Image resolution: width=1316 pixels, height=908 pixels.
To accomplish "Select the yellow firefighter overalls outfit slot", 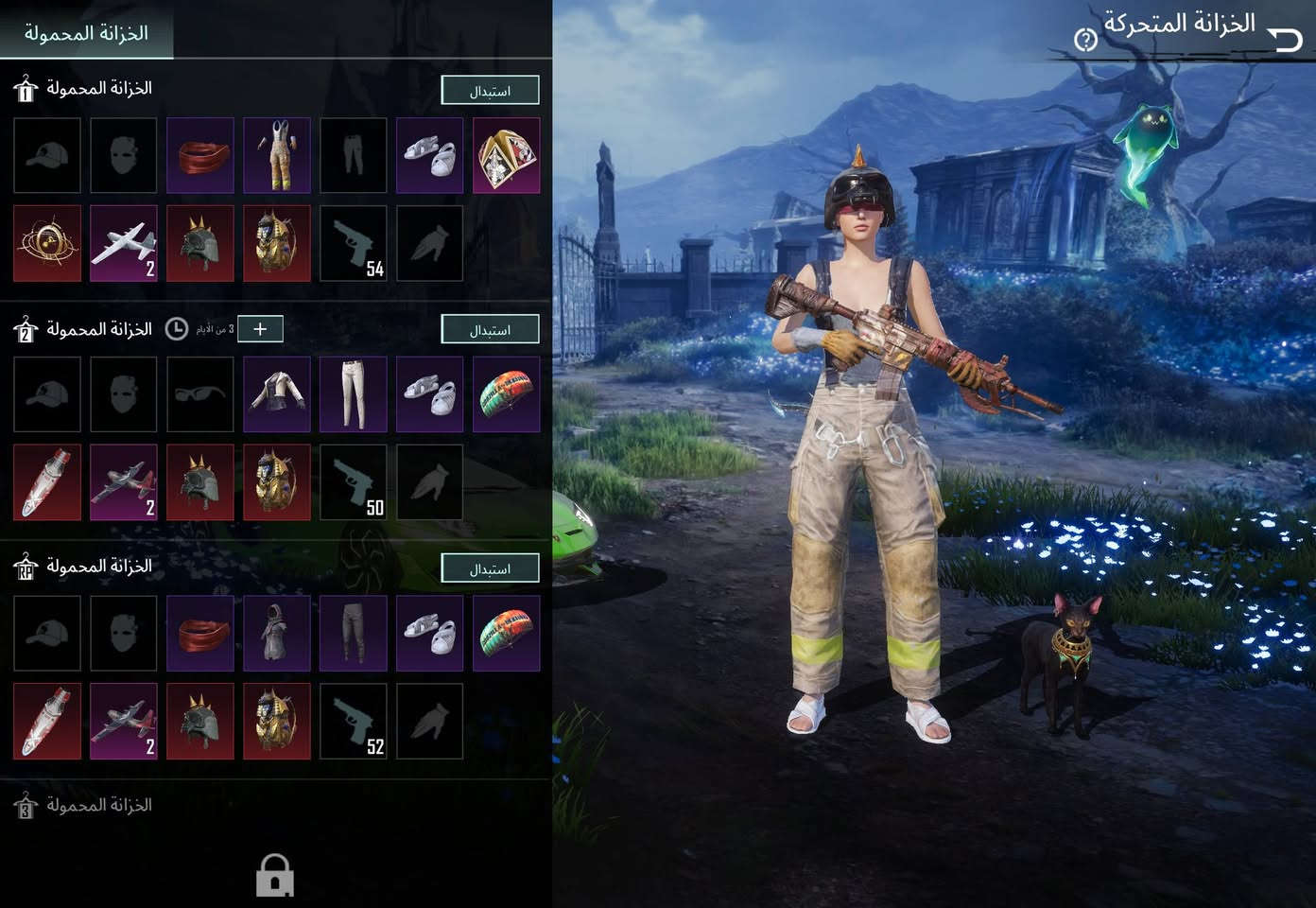I will coord(276,155).
